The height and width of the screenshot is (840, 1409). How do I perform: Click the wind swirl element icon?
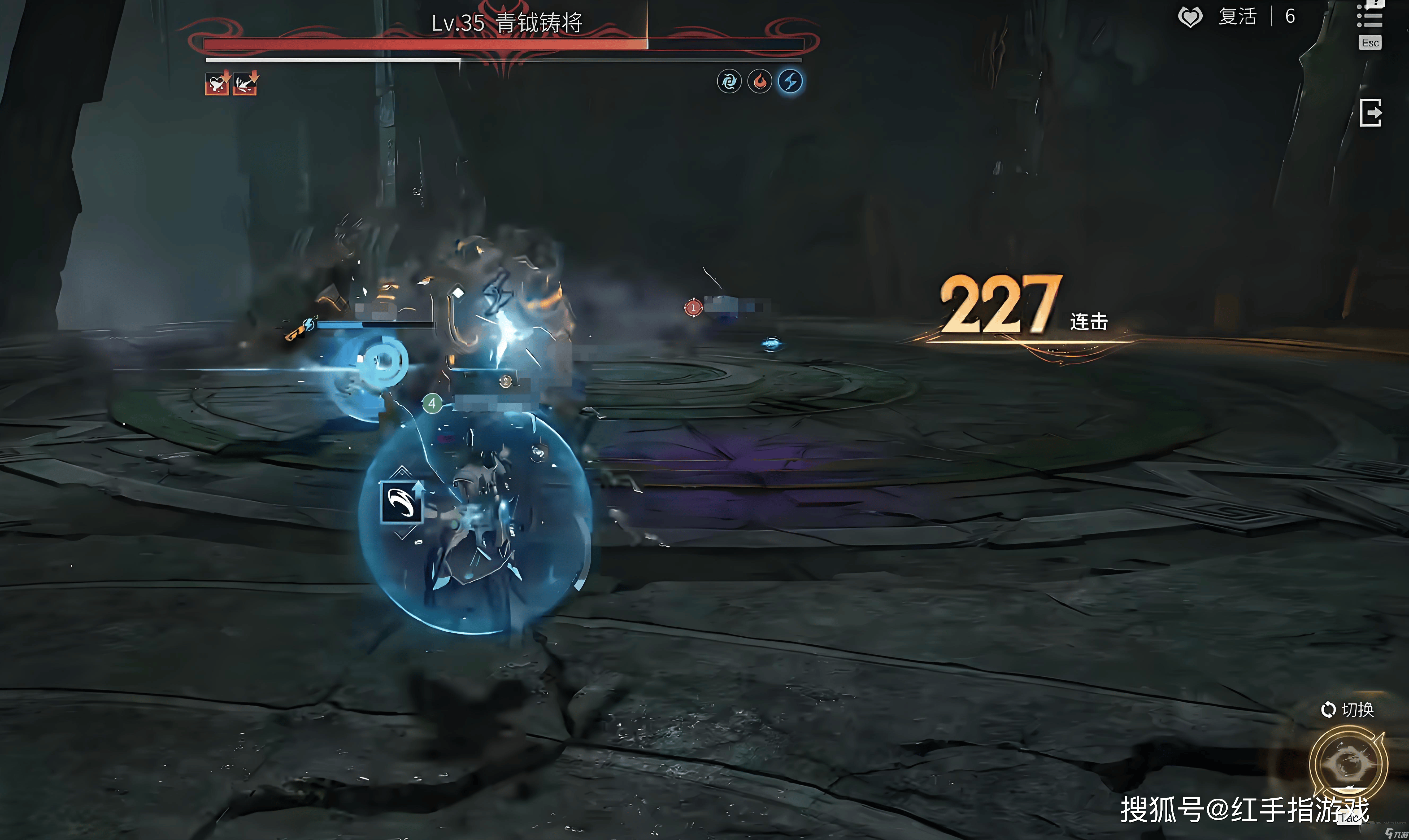(729, 81)
